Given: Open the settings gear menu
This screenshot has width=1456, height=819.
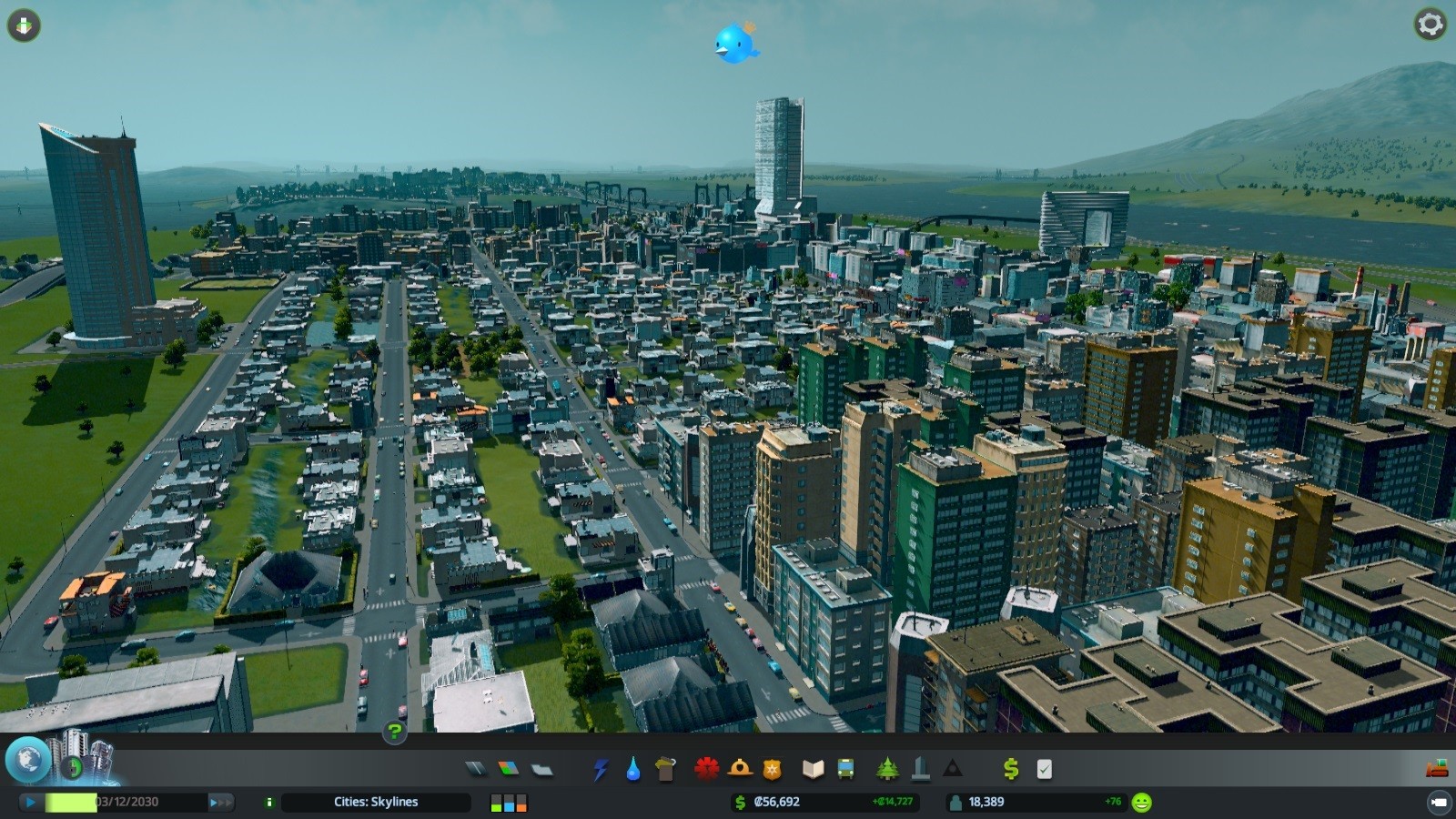Looking at the screenshot, I should pyautogui.click(x=1431, y=25).
